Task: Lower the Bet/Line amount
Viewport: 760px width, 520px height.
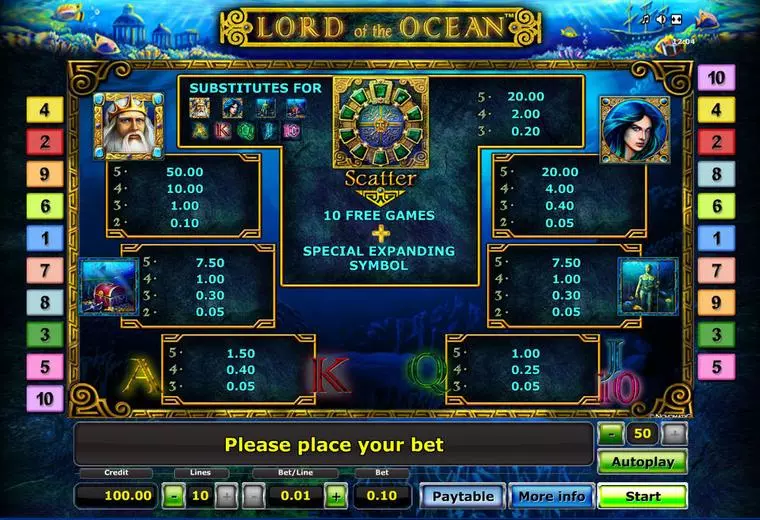Action: pos(255,495)
